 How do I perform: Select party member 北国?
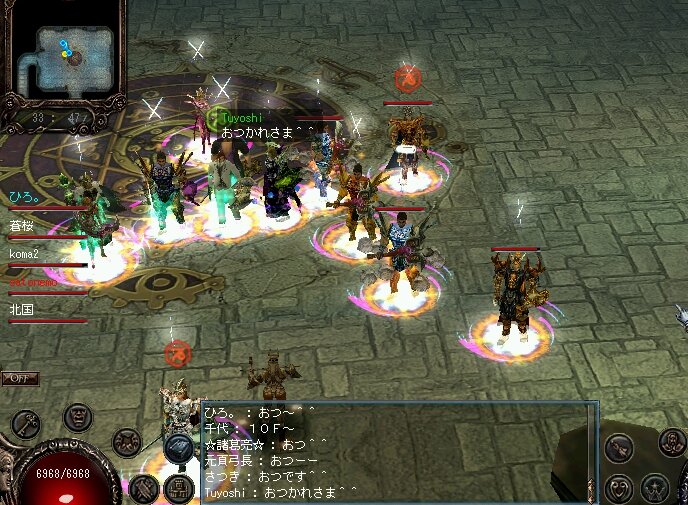22,310
